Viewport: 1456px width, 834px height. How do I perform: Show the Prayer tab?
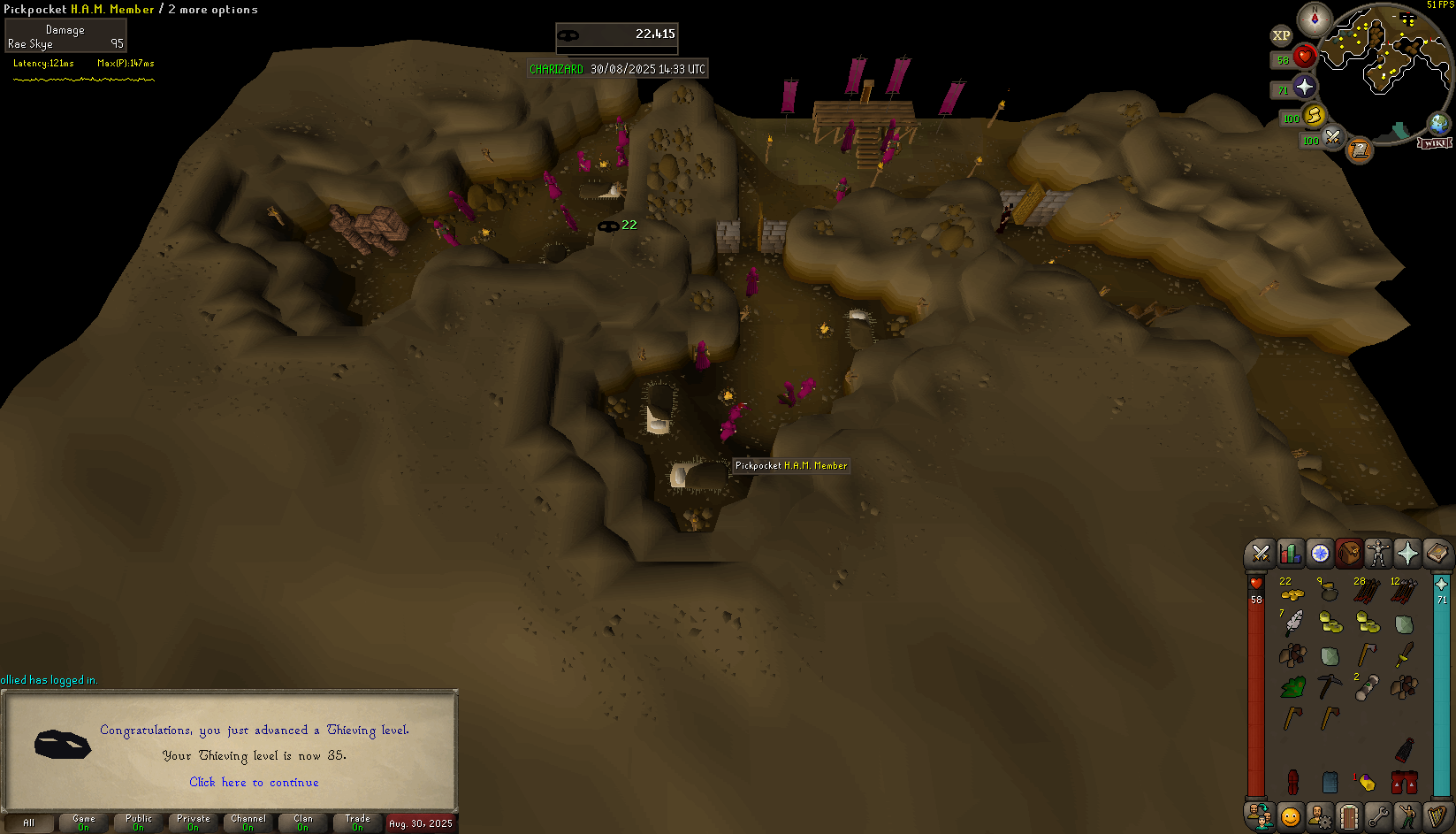click(1407, 554)
